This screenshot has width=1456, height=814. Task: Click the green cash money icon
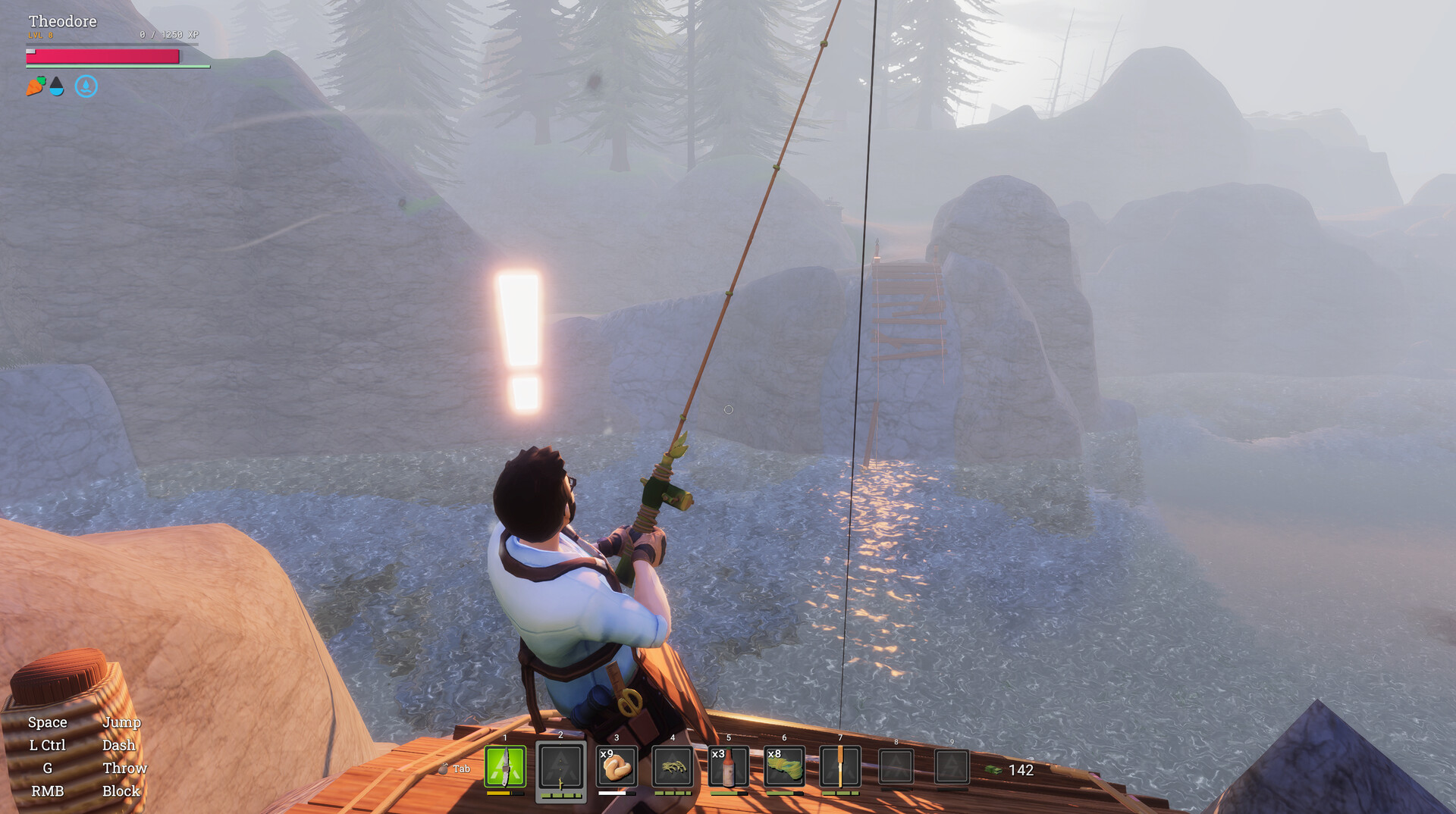tap(993, 770)
